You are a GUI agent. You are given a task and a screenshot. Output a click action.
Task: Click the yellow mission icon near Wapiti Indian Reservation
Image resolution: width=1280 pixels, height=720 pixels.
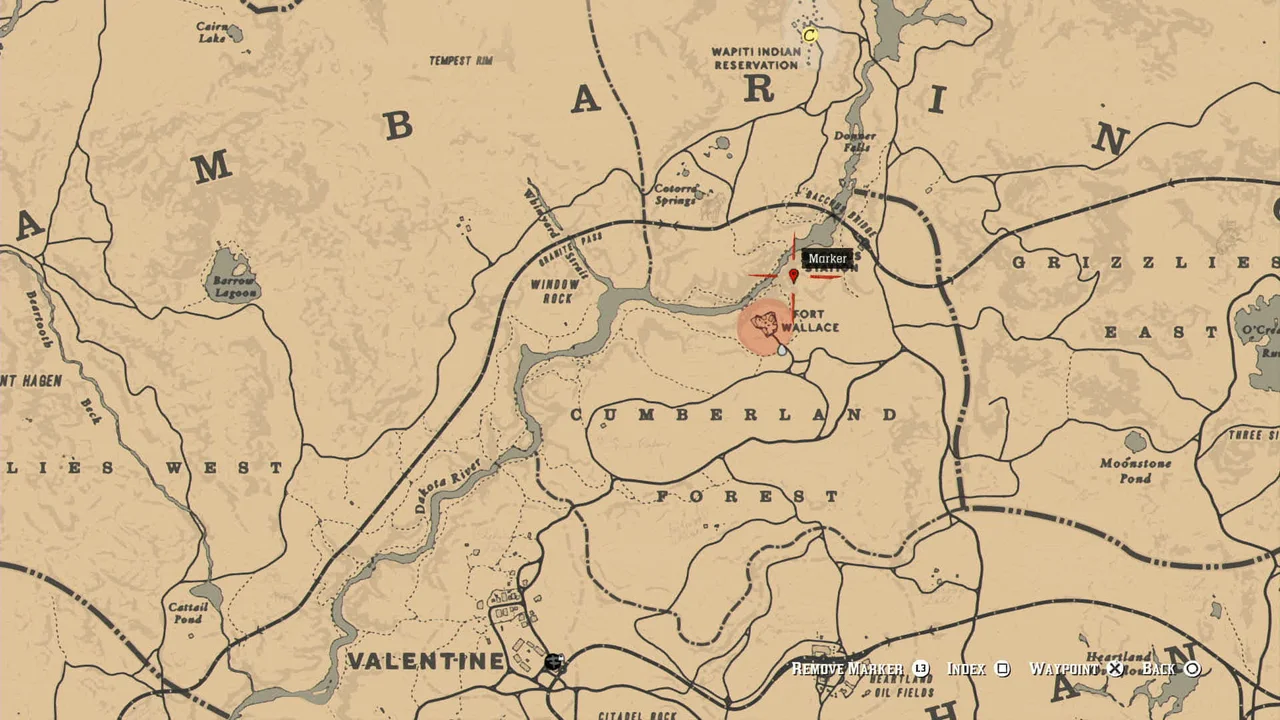pyautogui.click(x=809, y=35)
